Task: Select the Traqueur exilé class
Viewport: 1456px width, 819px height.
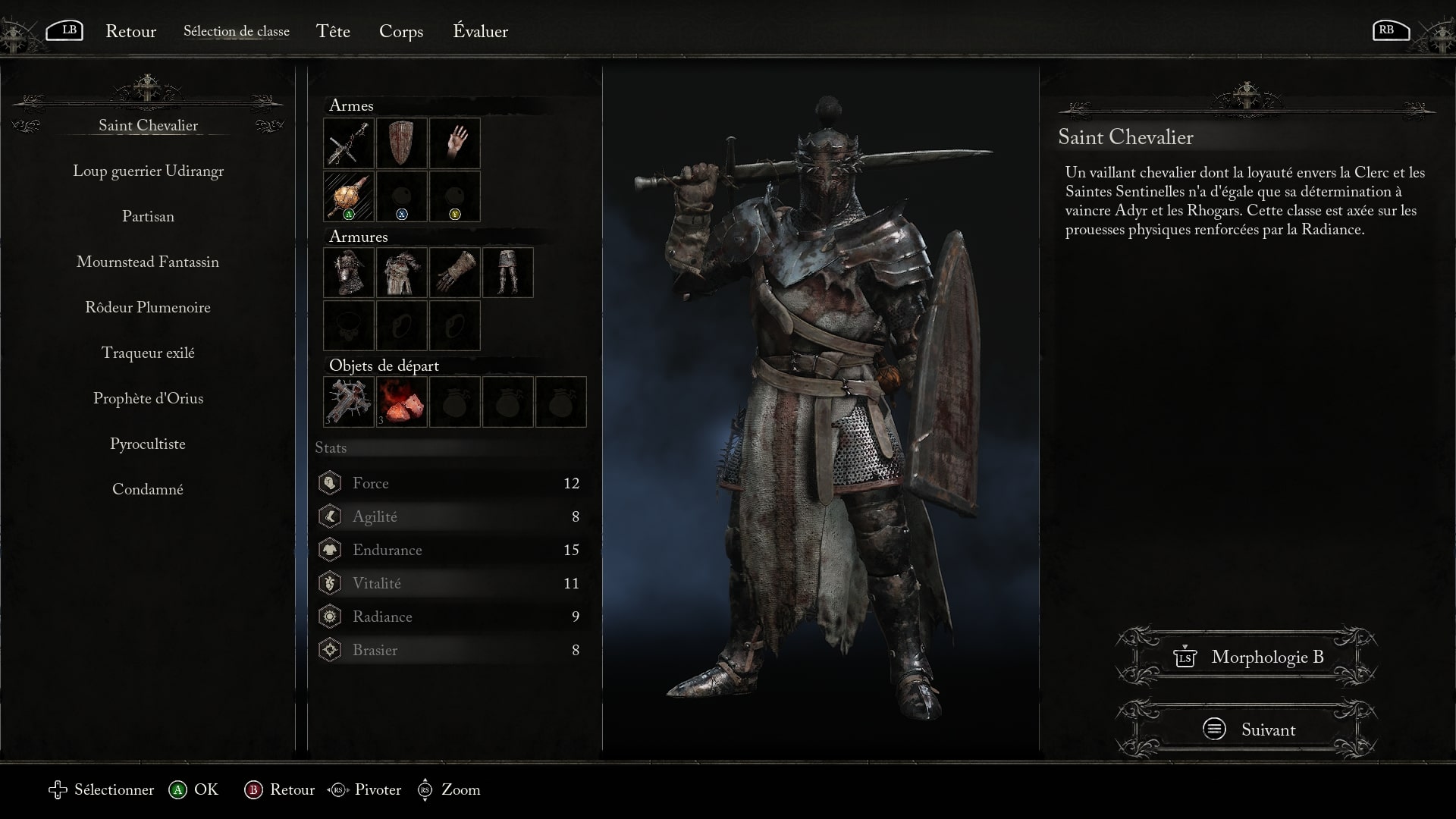Action: click(x=148, y=353)
